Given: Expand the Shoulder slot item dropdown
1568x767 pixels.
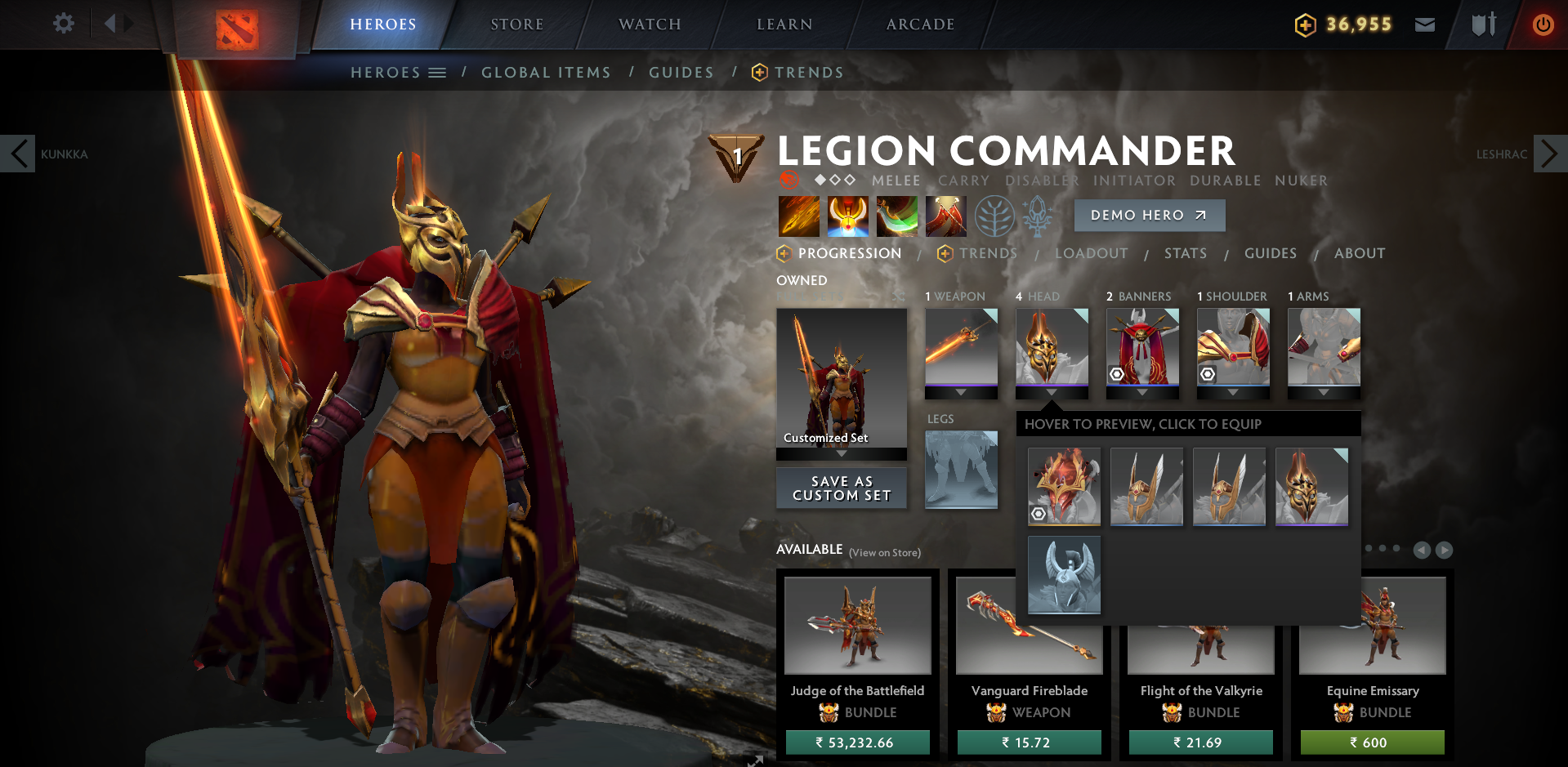Looking at the screenshot, I should 1232,392.
